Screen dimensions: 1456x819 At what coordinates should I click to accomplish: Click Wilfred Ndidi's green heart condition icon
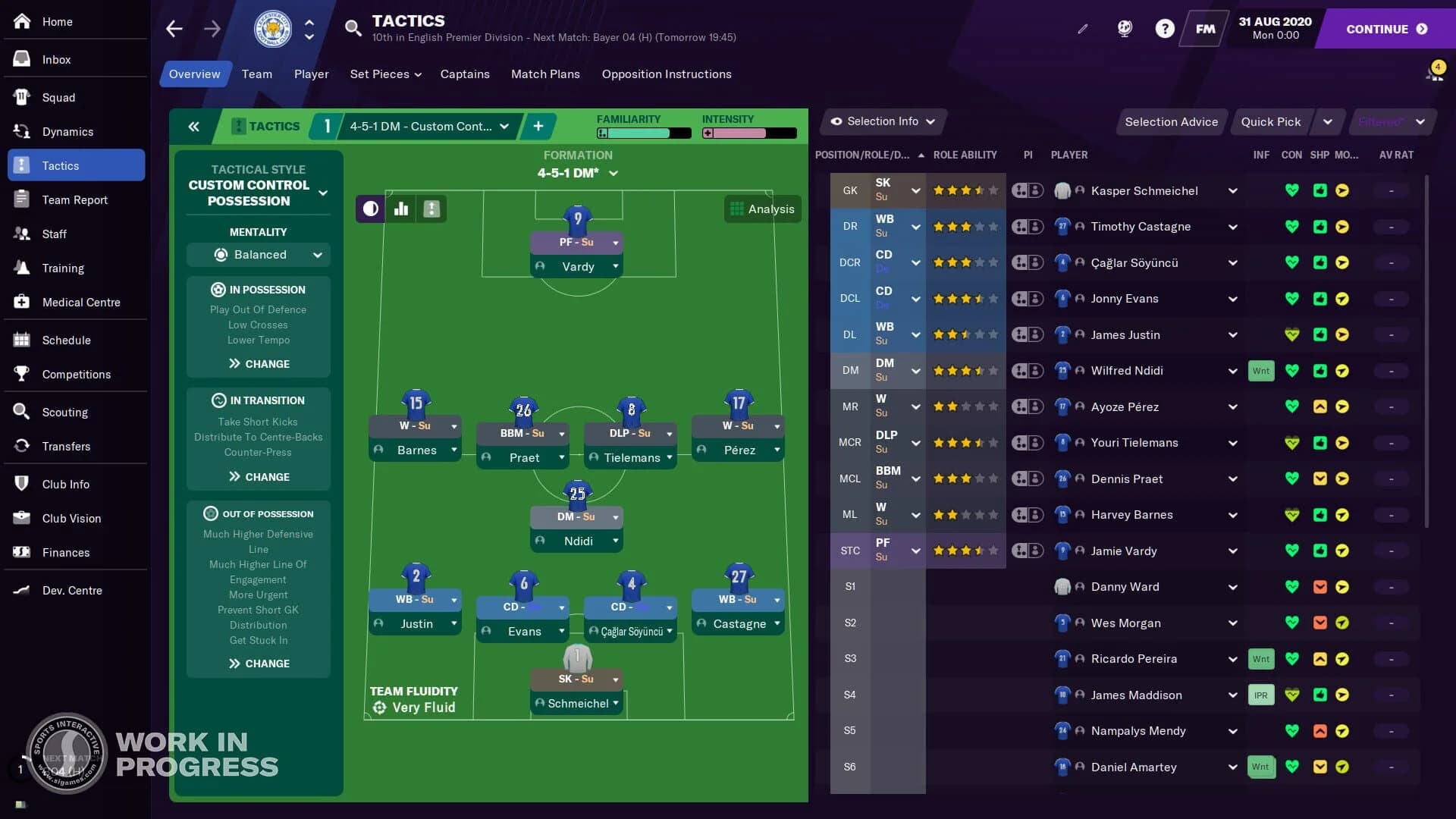tap(1292, 371)
